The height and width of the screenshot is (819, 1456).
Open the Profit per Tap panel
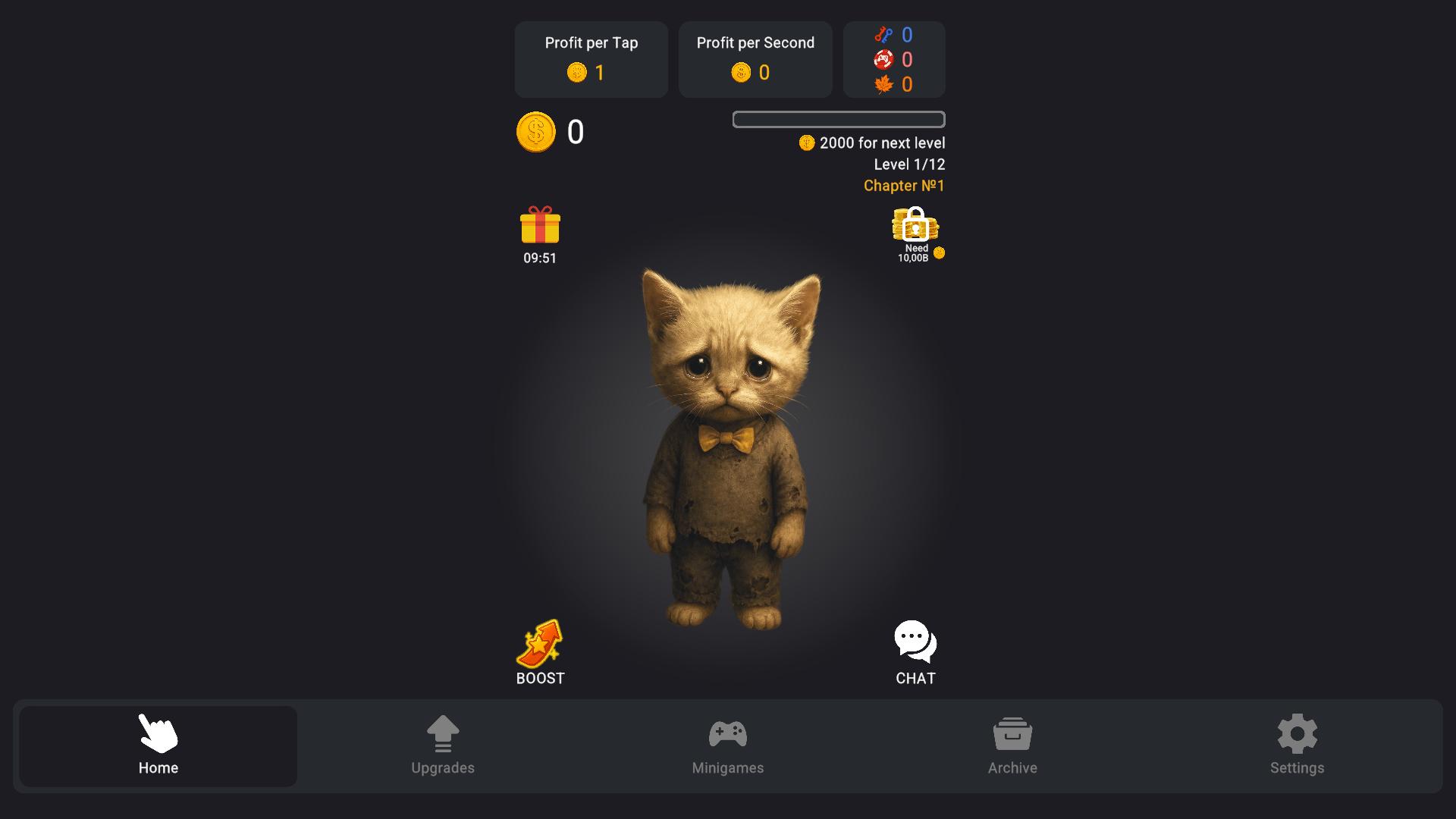tap(591, 59)
